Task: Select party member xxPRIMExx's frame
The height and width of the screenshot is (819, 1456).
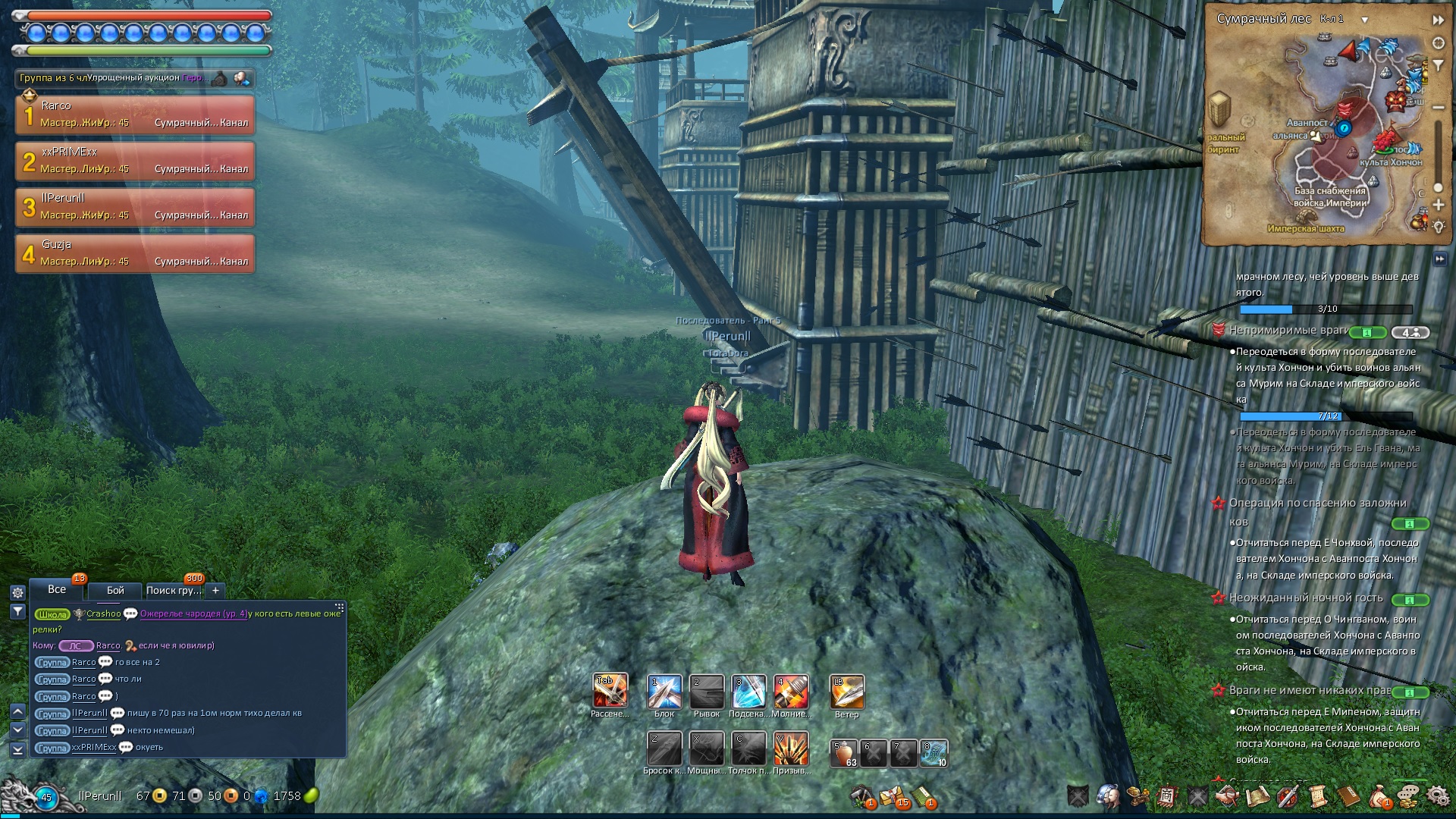Action: 135,160
